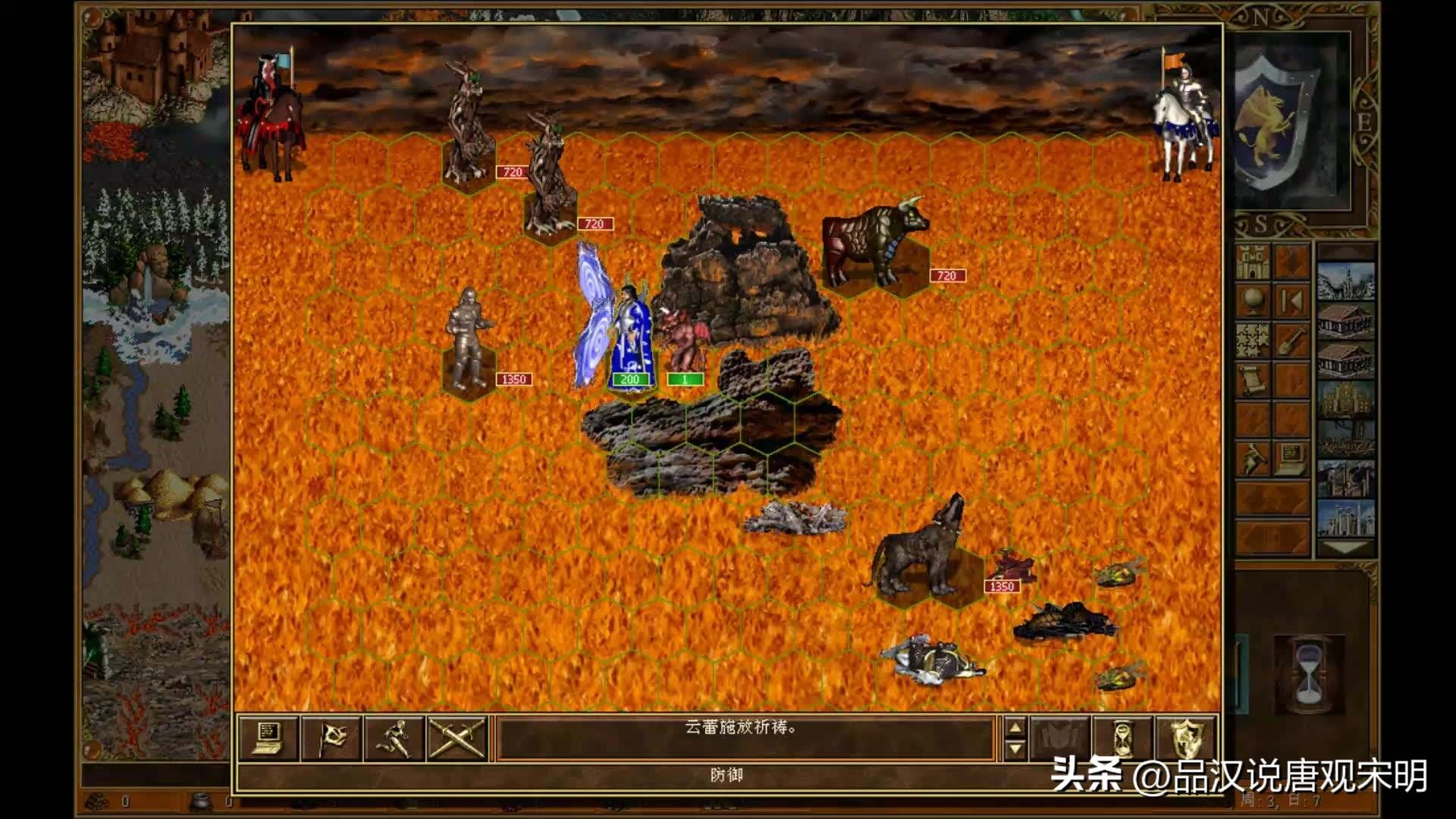The image size is (1456, 819).
Task: View scenario information scroll icon
Action: (1251, 379)
